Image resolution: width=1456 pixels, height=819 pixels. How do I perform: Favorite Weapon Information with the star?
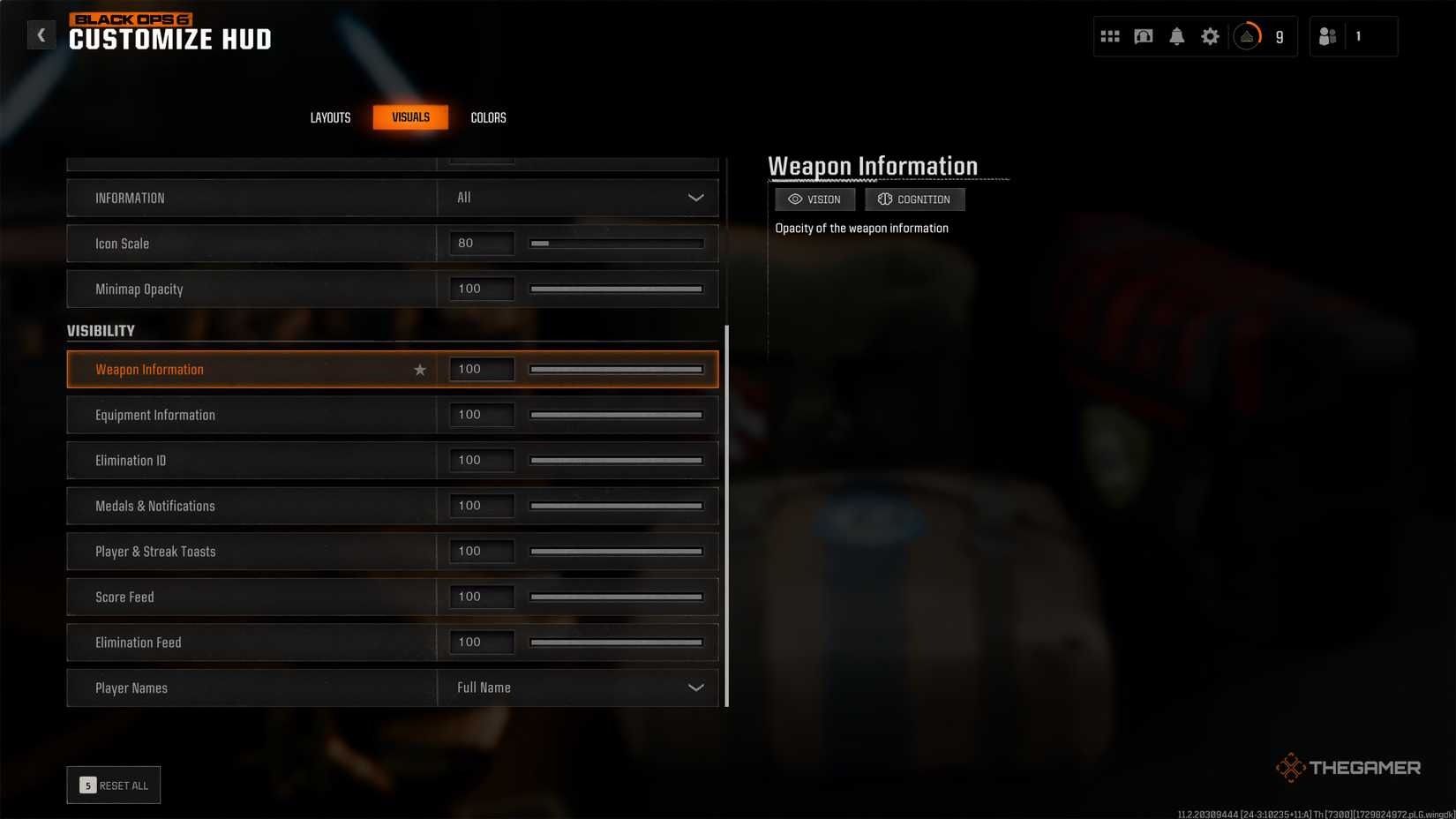420,370
